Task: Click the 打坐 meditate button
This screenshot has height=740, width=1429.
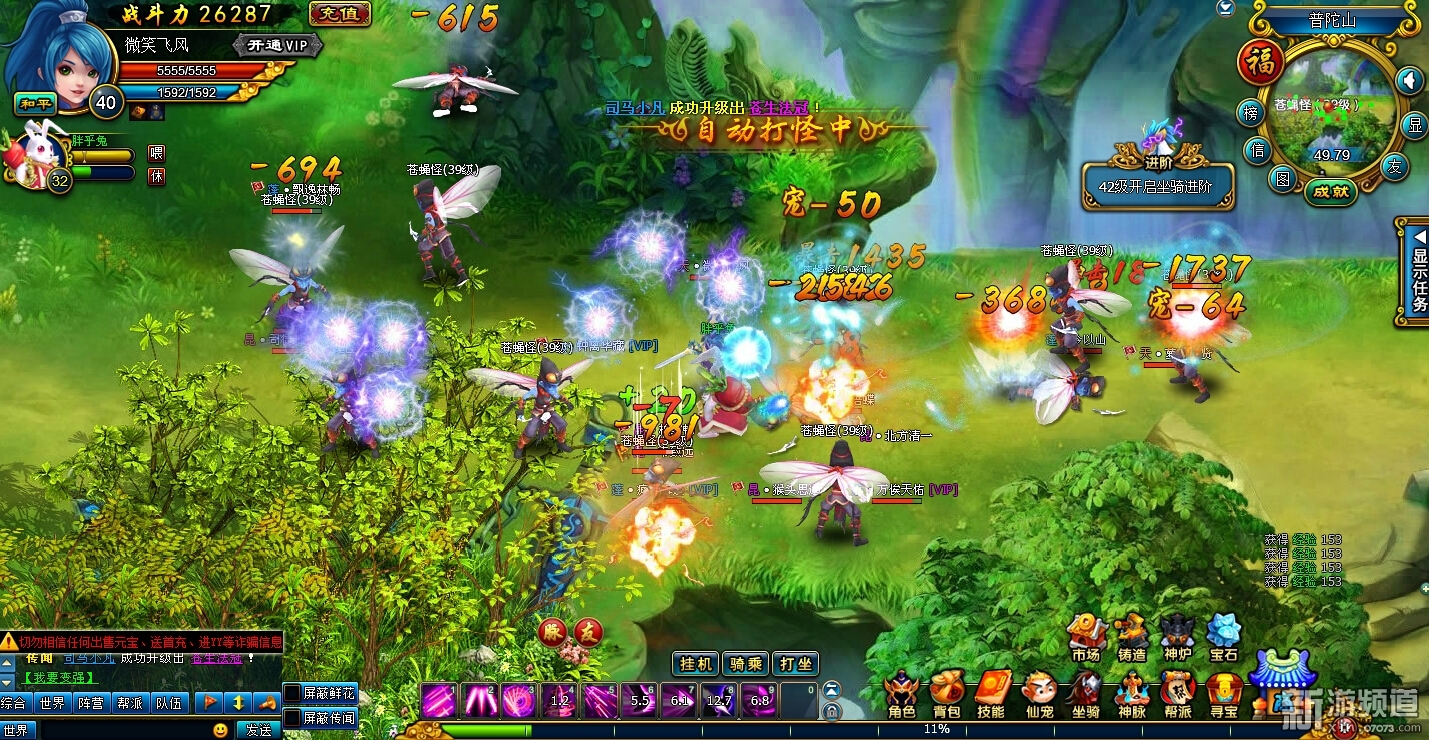Action: tap(796, 664)
